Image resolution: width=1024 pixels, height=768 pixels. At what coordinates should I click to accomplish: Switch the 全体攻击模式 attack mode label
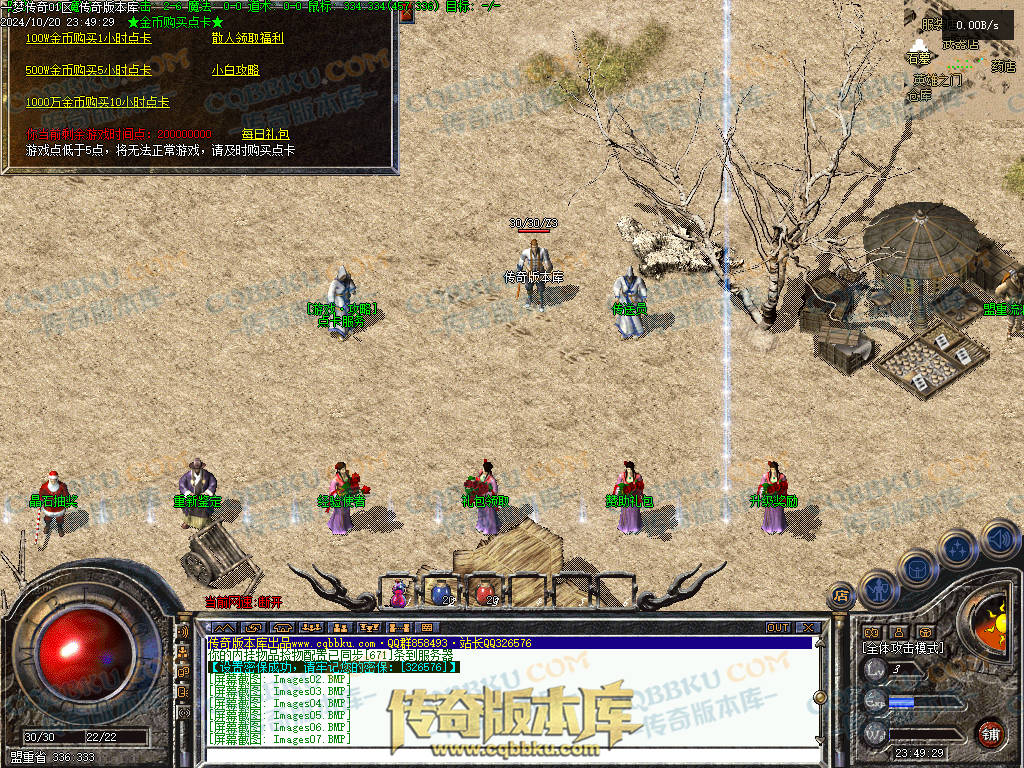click(903, 648)
